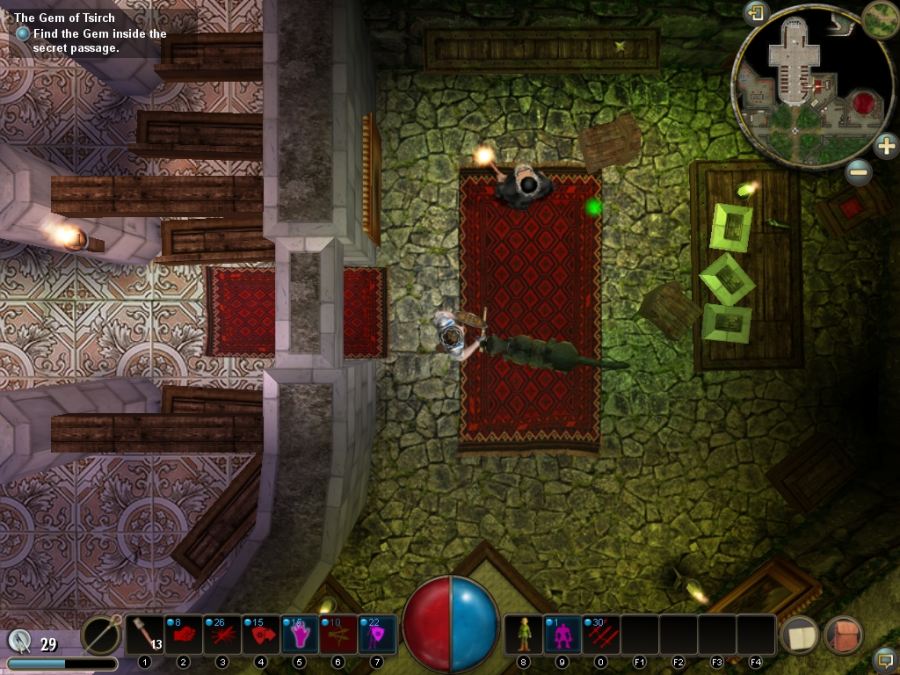Select the green figure in slot 8

pyautogui.click(x=523, y=634)
